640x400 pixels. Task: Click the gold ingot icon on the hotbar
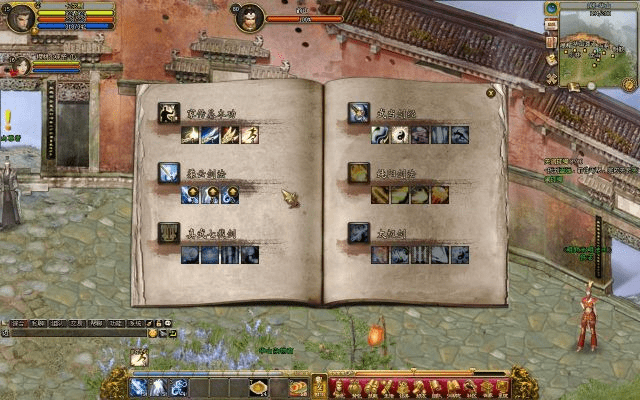pos(258,387)
